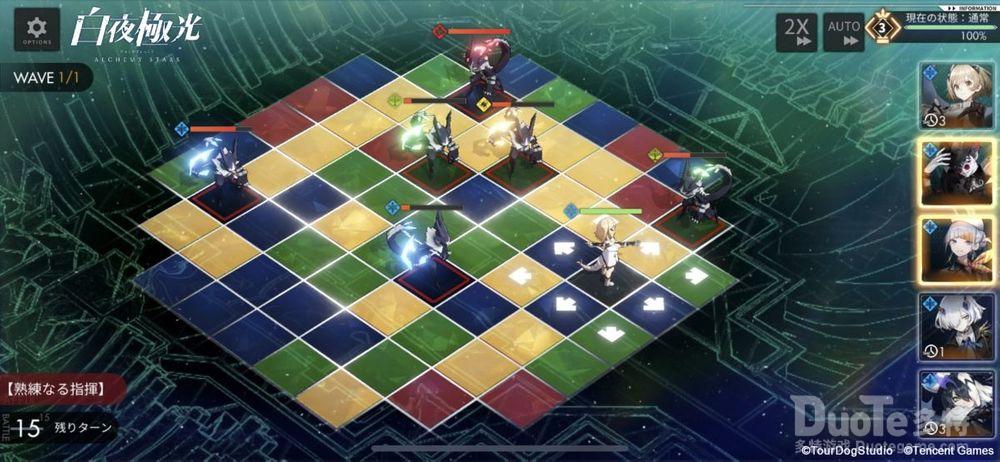Click the gold aurora-time diamond showing 3

click(881, 27)
